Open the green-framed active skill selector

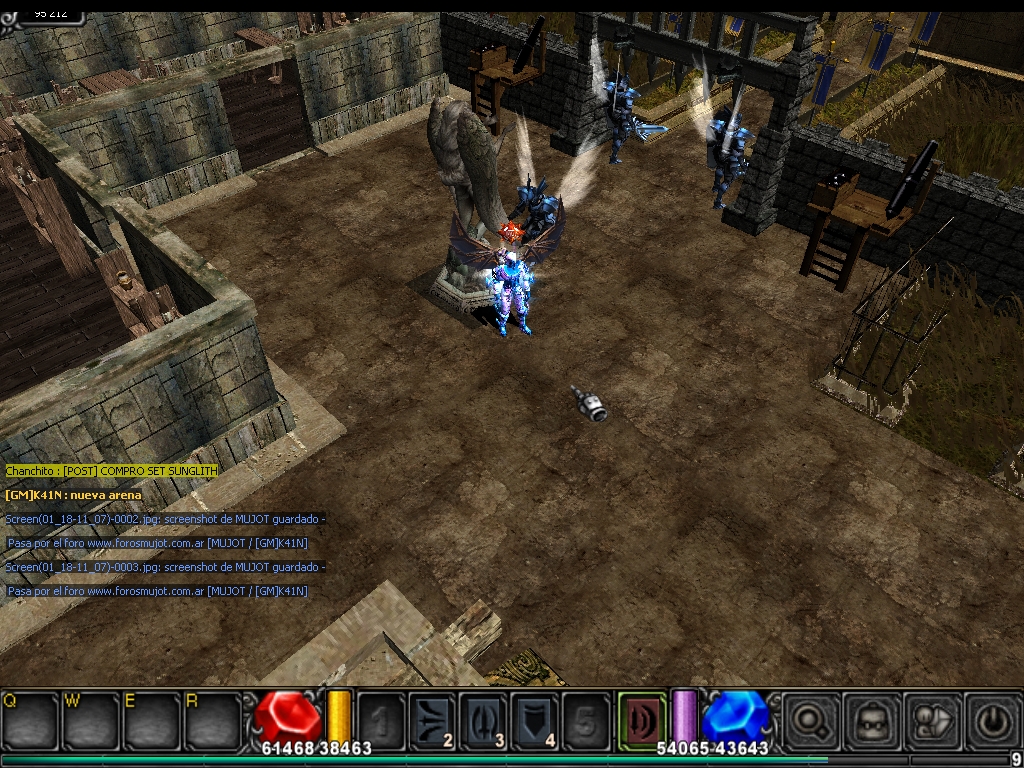coord(641,719)
